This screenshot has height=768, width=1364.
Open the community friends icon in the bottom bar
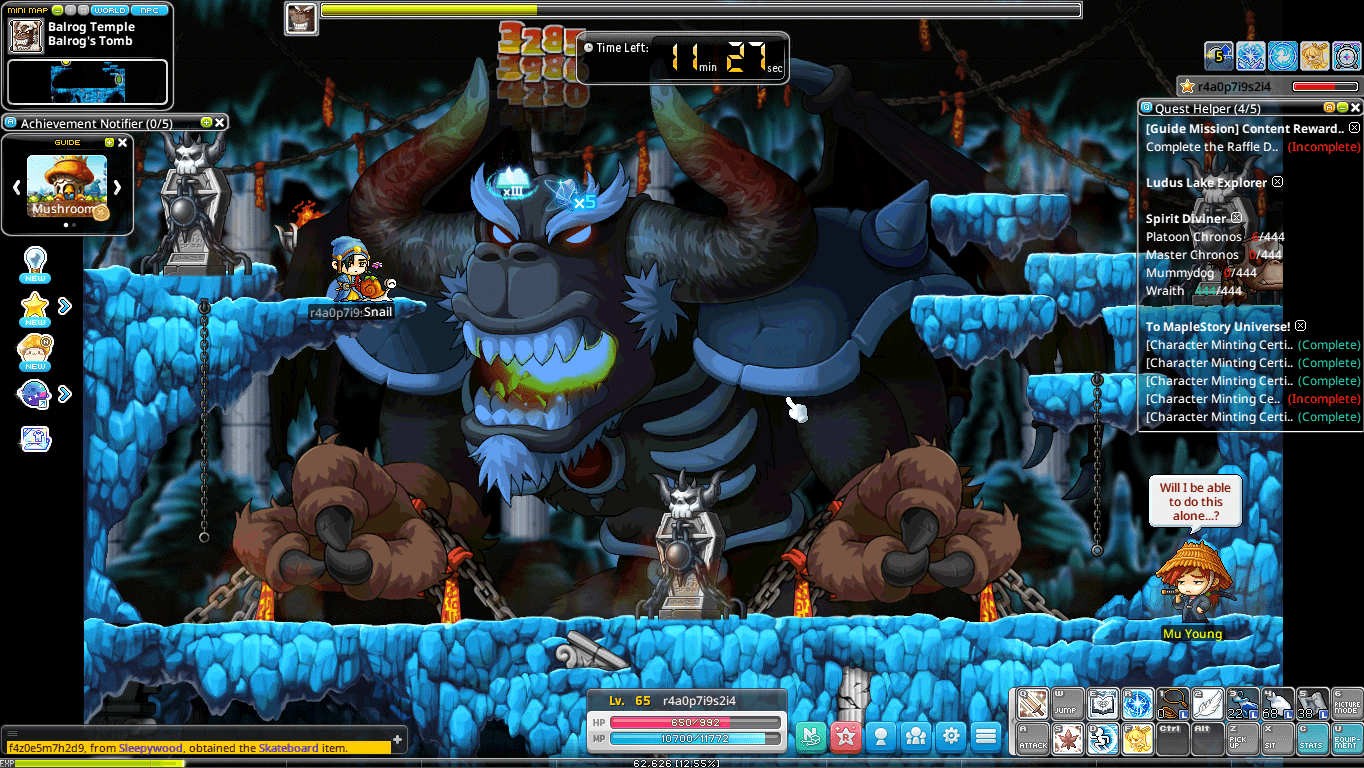(x=915, y=737)
